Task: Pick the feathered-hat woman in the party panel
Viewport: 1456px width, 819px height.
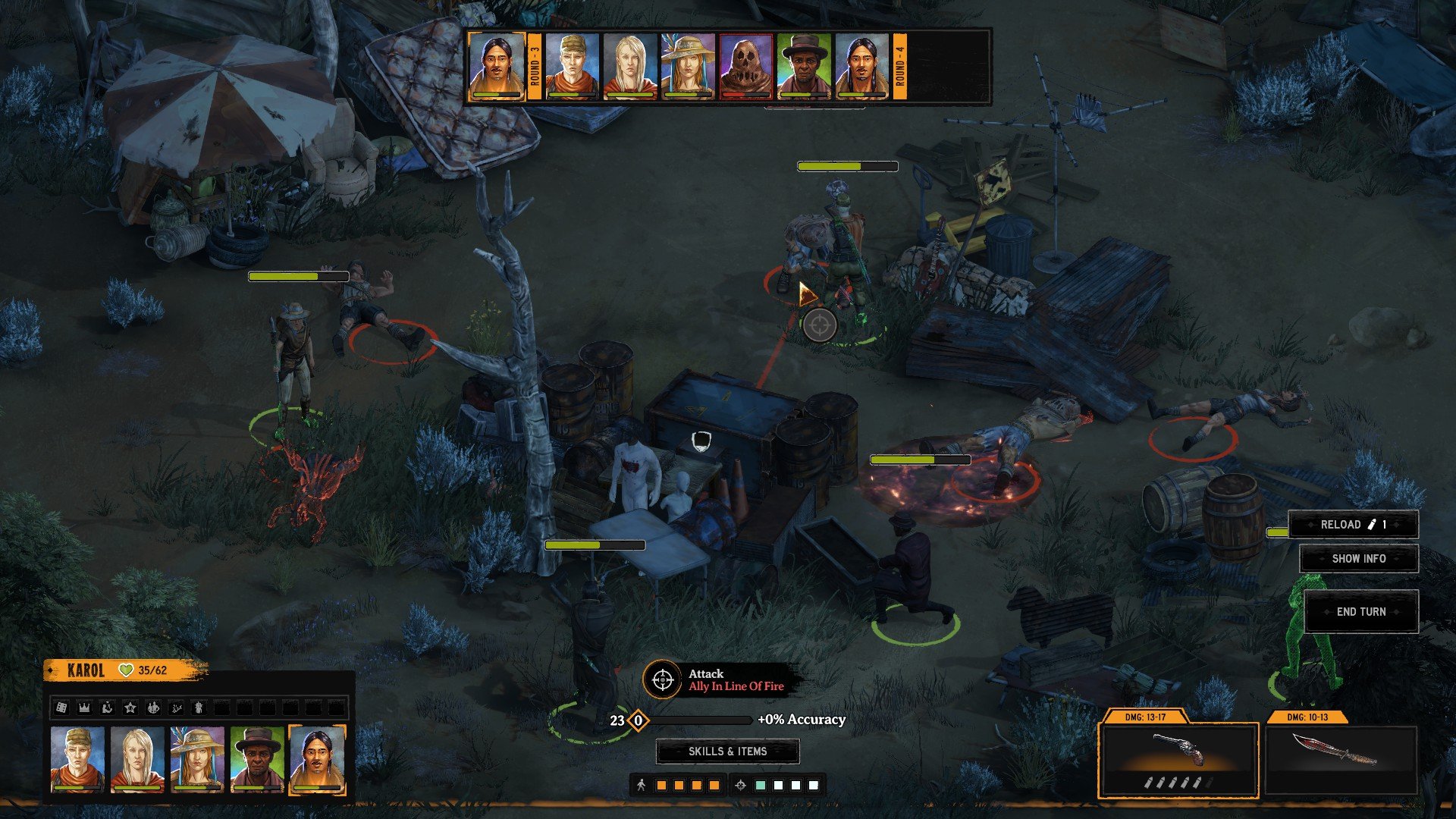Action: pyautogui.click(x=197, y=759)
